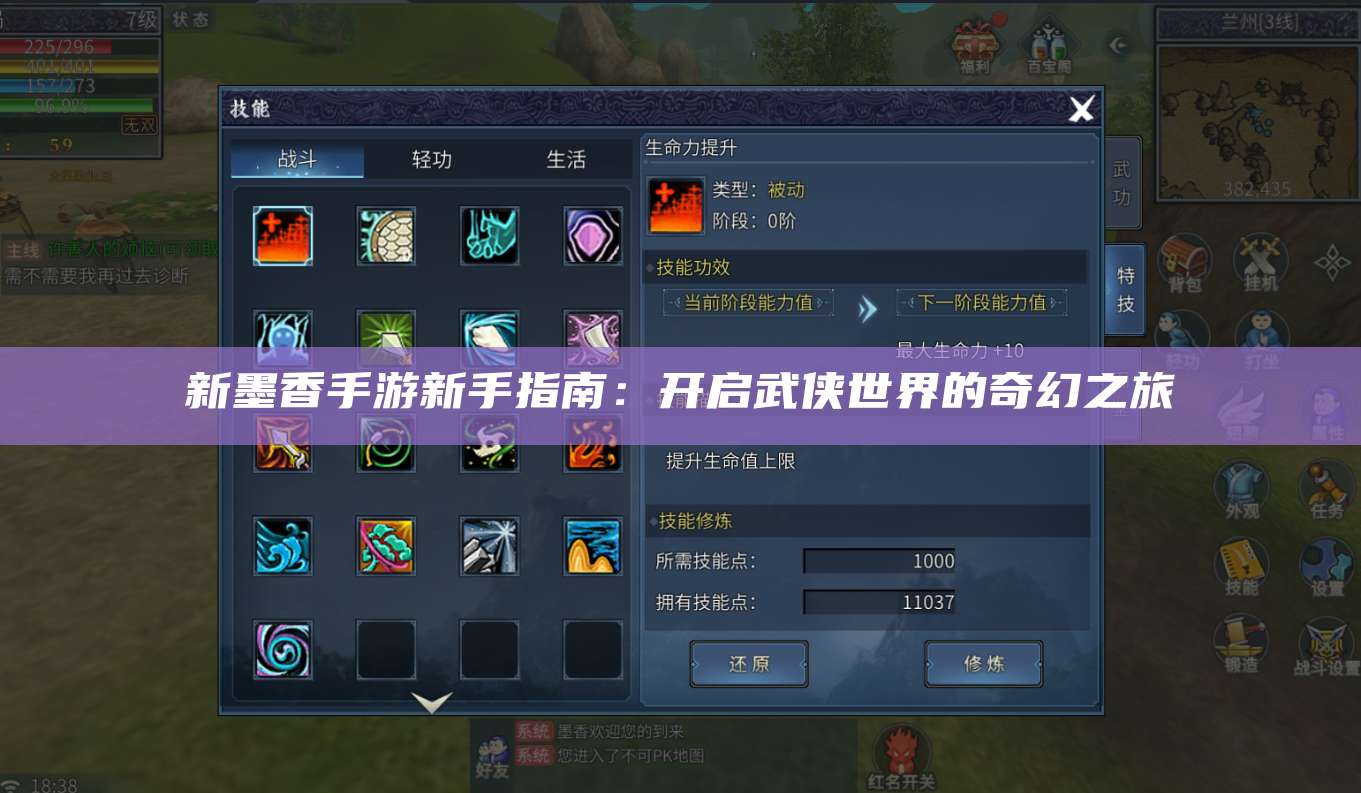Viewport: 1361px width, 793px height.
Task: Click the 还原 reset button
Action: tap(748, 663)
